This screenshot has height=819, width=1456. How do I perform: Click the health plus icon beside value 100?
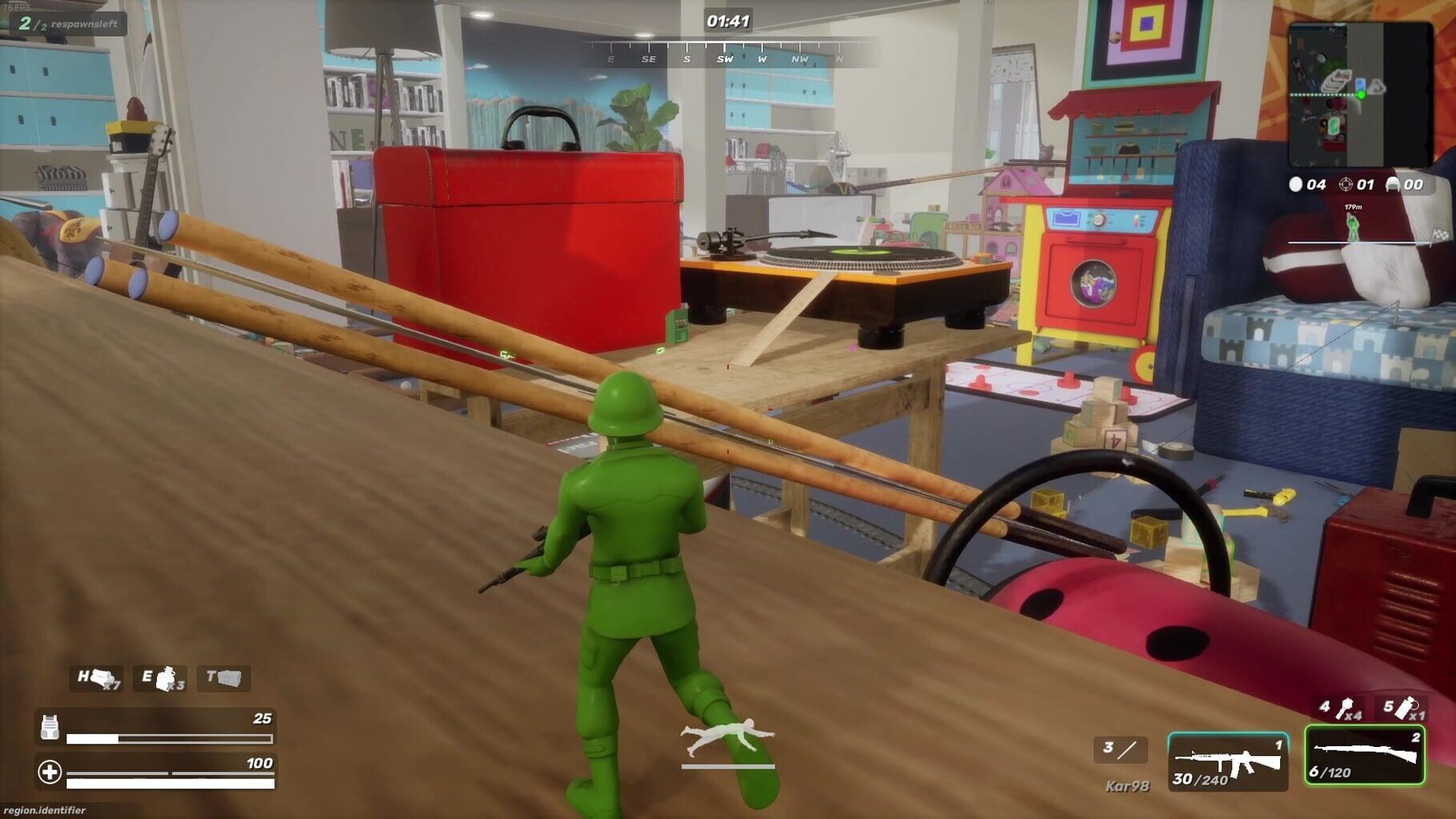[50, 773]
